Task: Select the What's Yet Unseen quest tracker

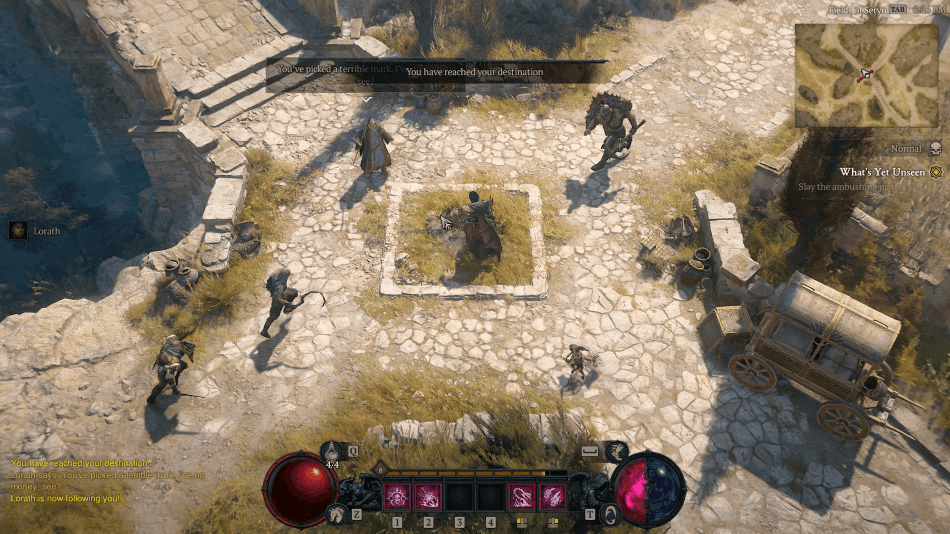Action: pos(882,172)
